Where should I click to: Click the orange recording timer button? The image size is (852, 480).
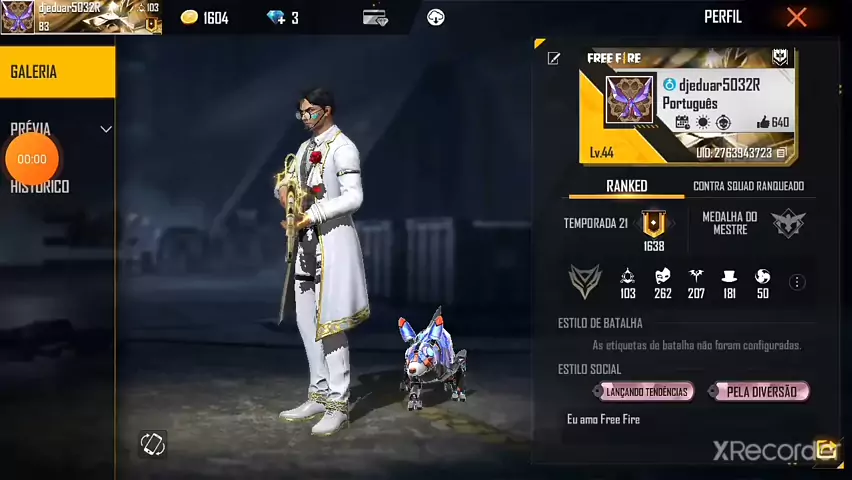tap(32, 159)
